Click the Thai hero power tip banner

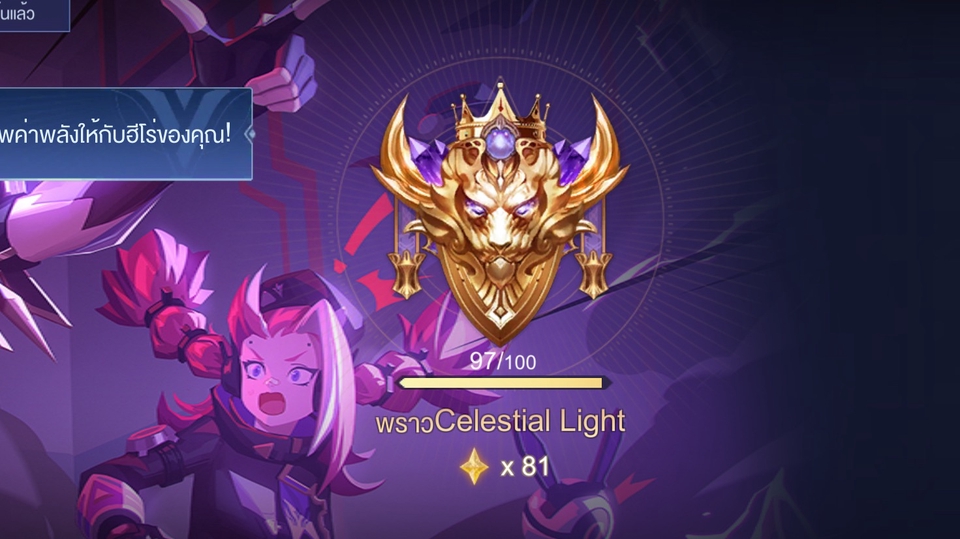125,134
